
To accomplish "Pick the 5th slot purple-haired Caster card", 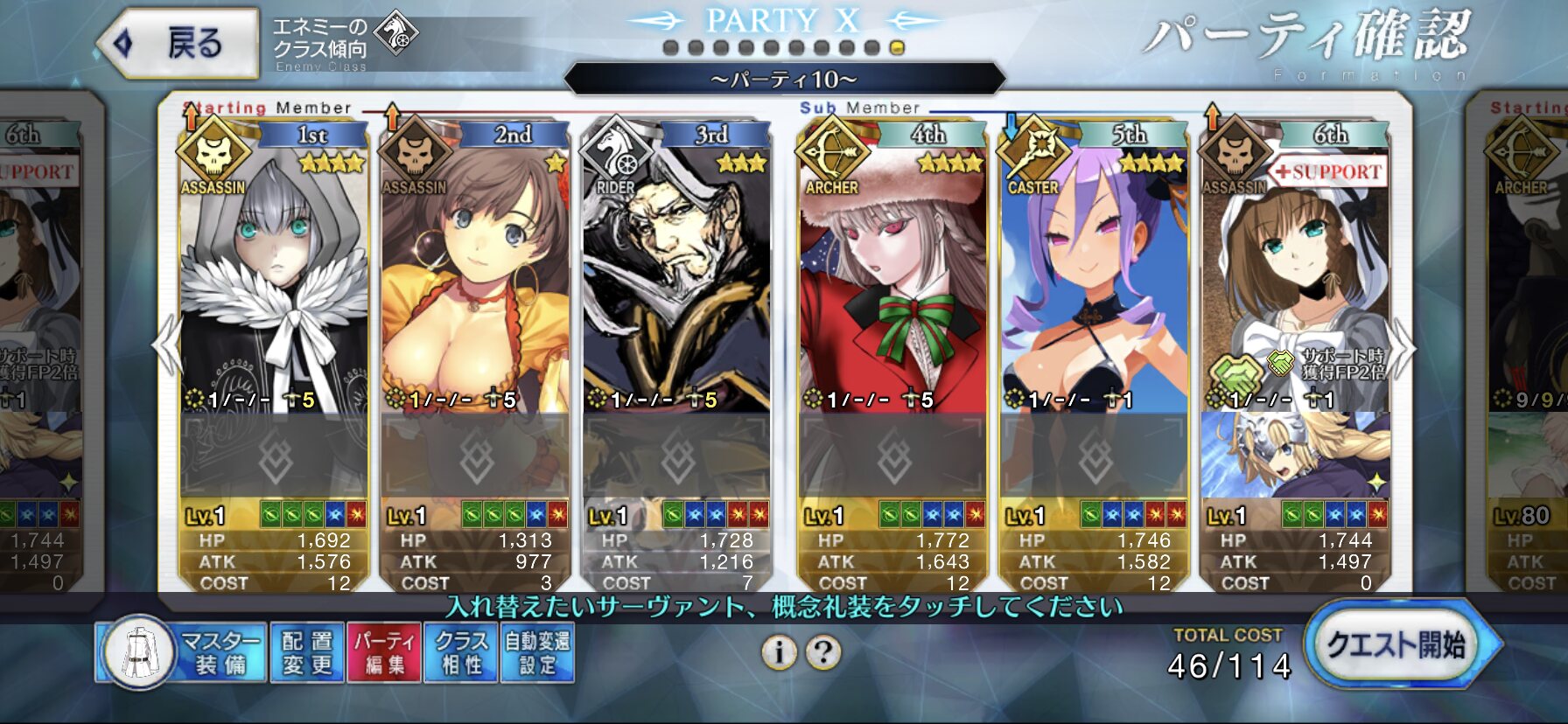I will pyautogui.click(x=1093, y=280).
